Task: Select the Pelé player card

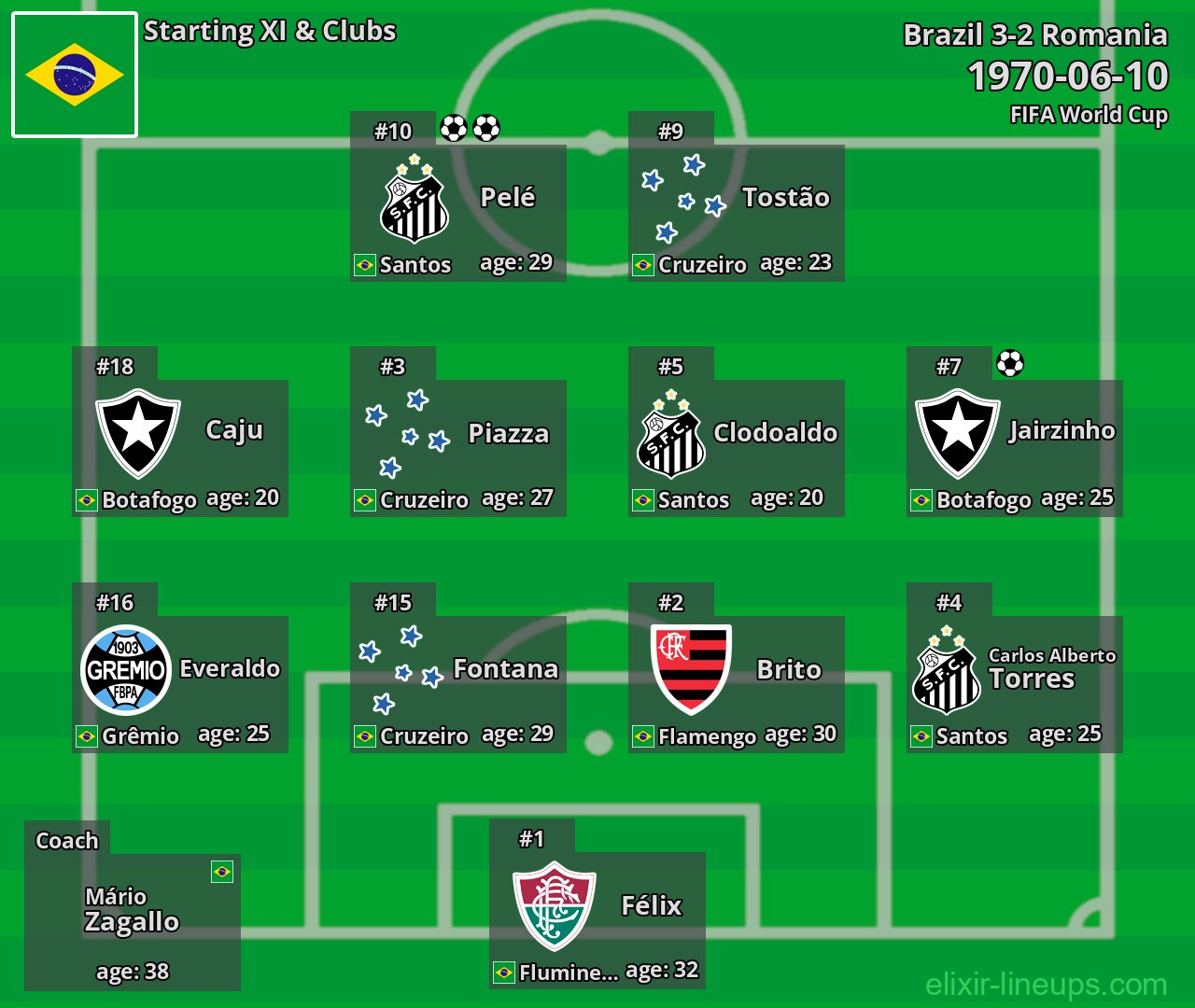Action: coord(458,213)
